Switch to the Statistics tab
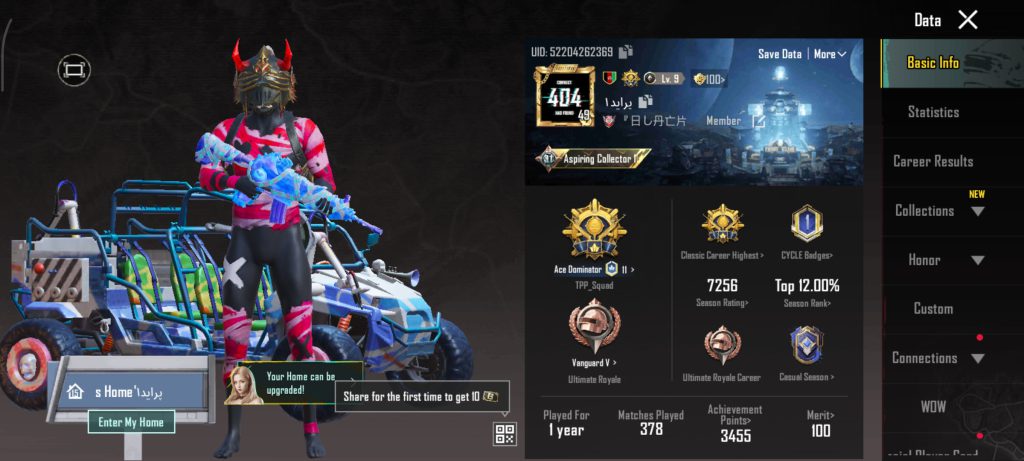The image size is (1024, 461). (x=933, y=112)
